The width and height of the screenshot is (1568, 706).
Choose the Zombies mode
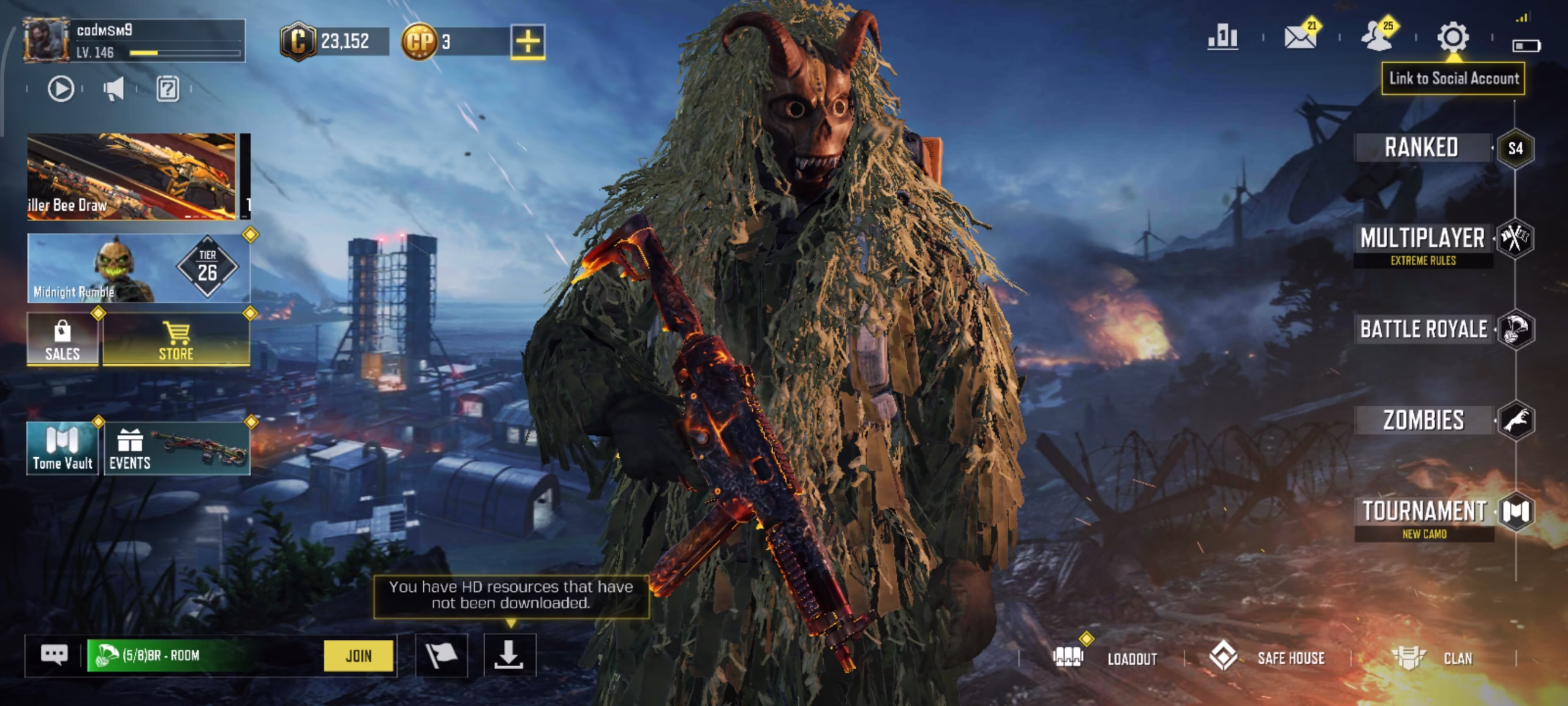[x=1423, y=420]
